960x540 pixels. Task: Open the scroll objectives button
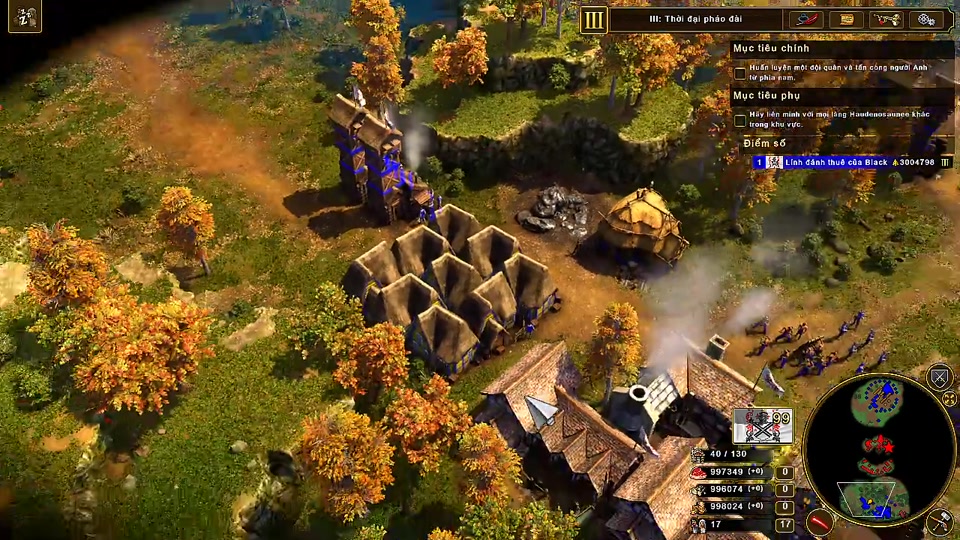(846, 19)
